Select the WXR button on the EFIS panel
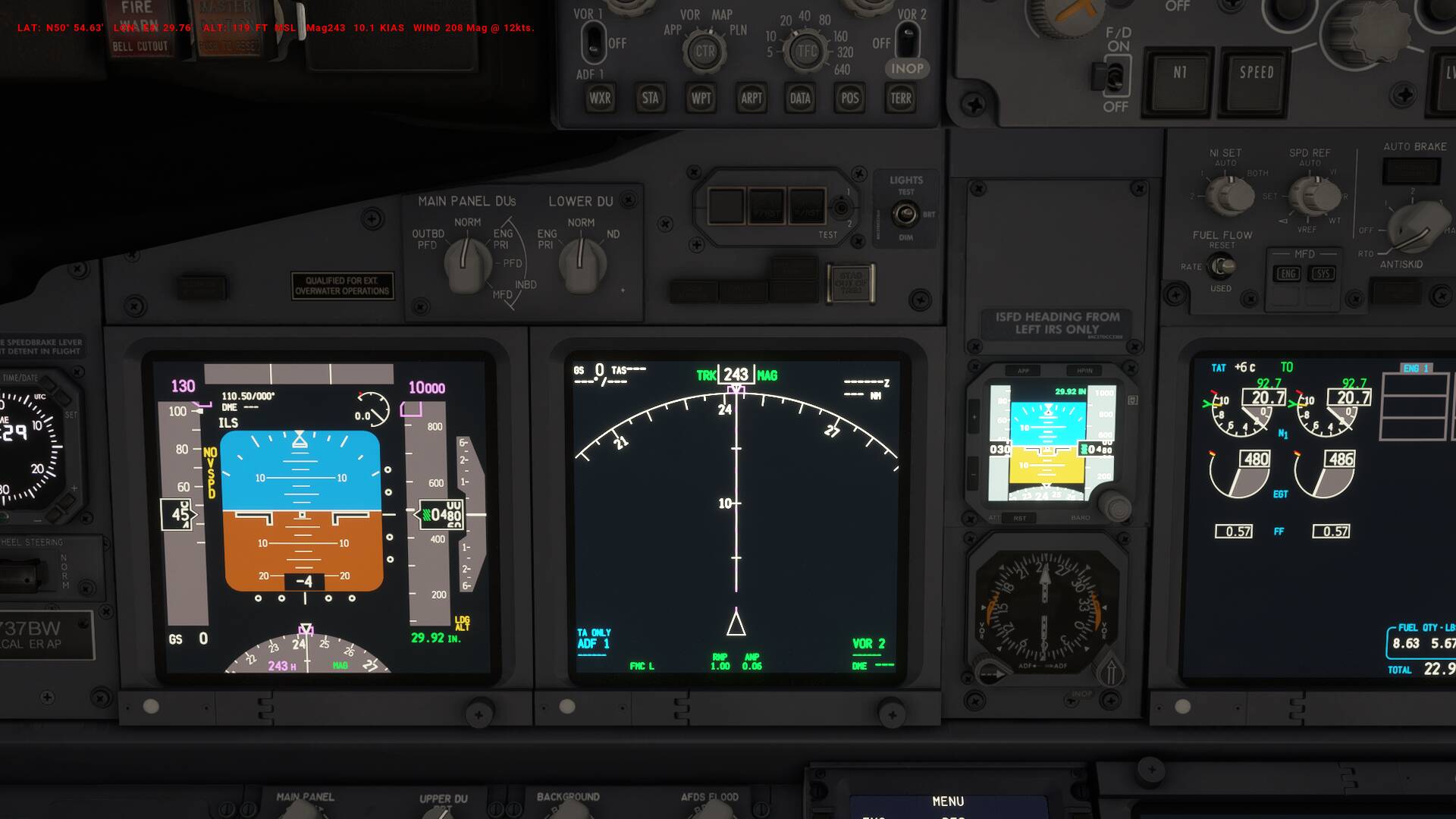The image size is (1456, 819). pyautogui.click(x=599, y=98)
